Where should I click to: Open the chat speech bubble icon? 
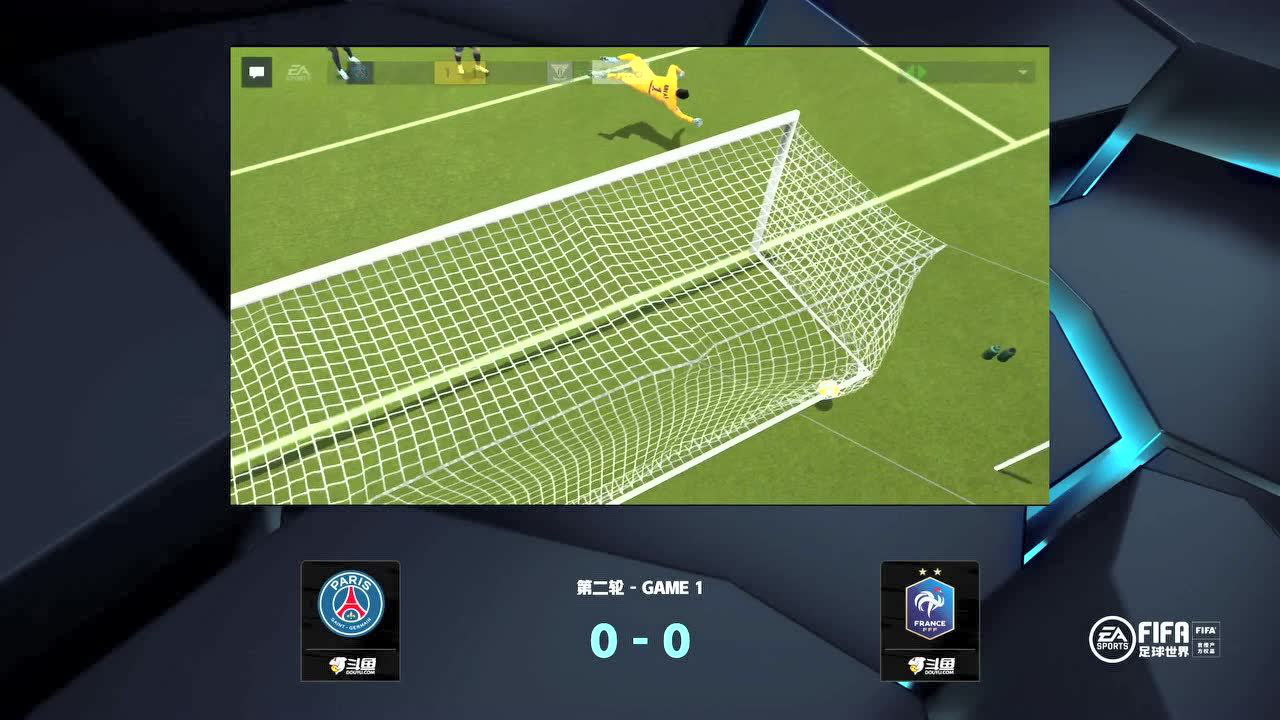tap(257, 72)
